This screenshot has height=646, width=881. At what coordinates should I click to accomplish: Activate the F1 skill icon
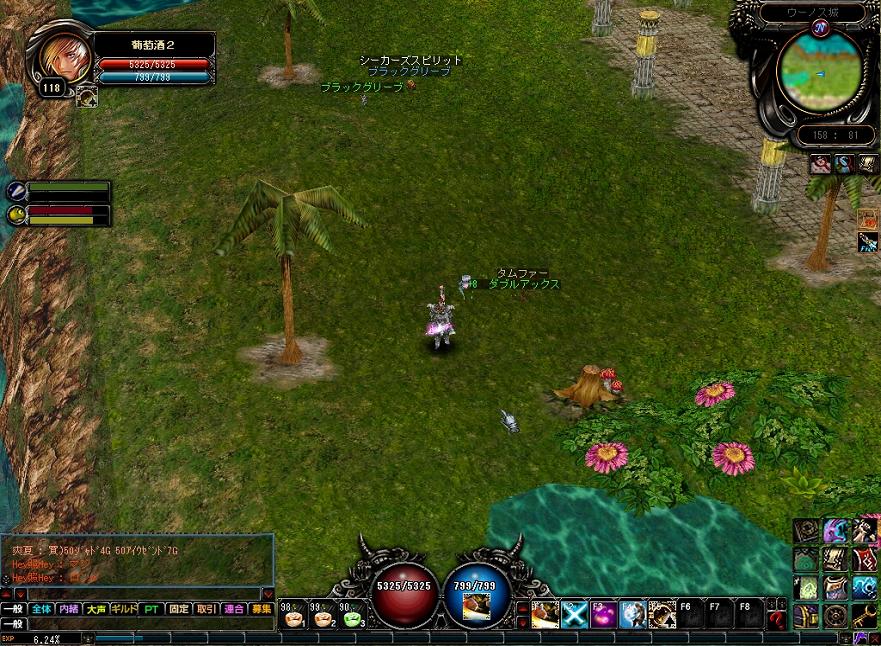tap(545, 614)
